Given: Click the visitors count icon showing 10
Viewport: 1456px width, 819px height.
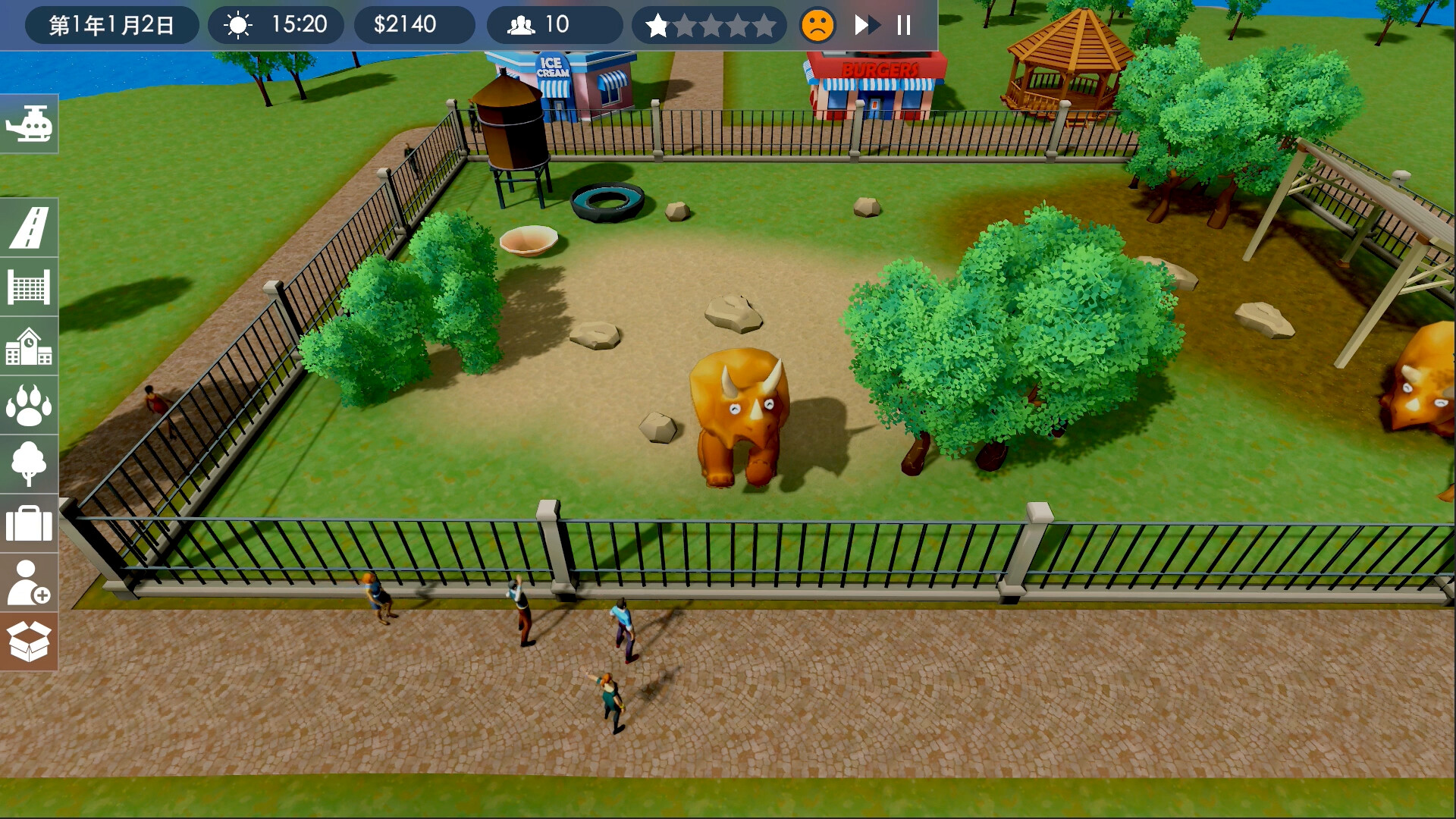Looking at the screenshot, I should click(522, 24).
